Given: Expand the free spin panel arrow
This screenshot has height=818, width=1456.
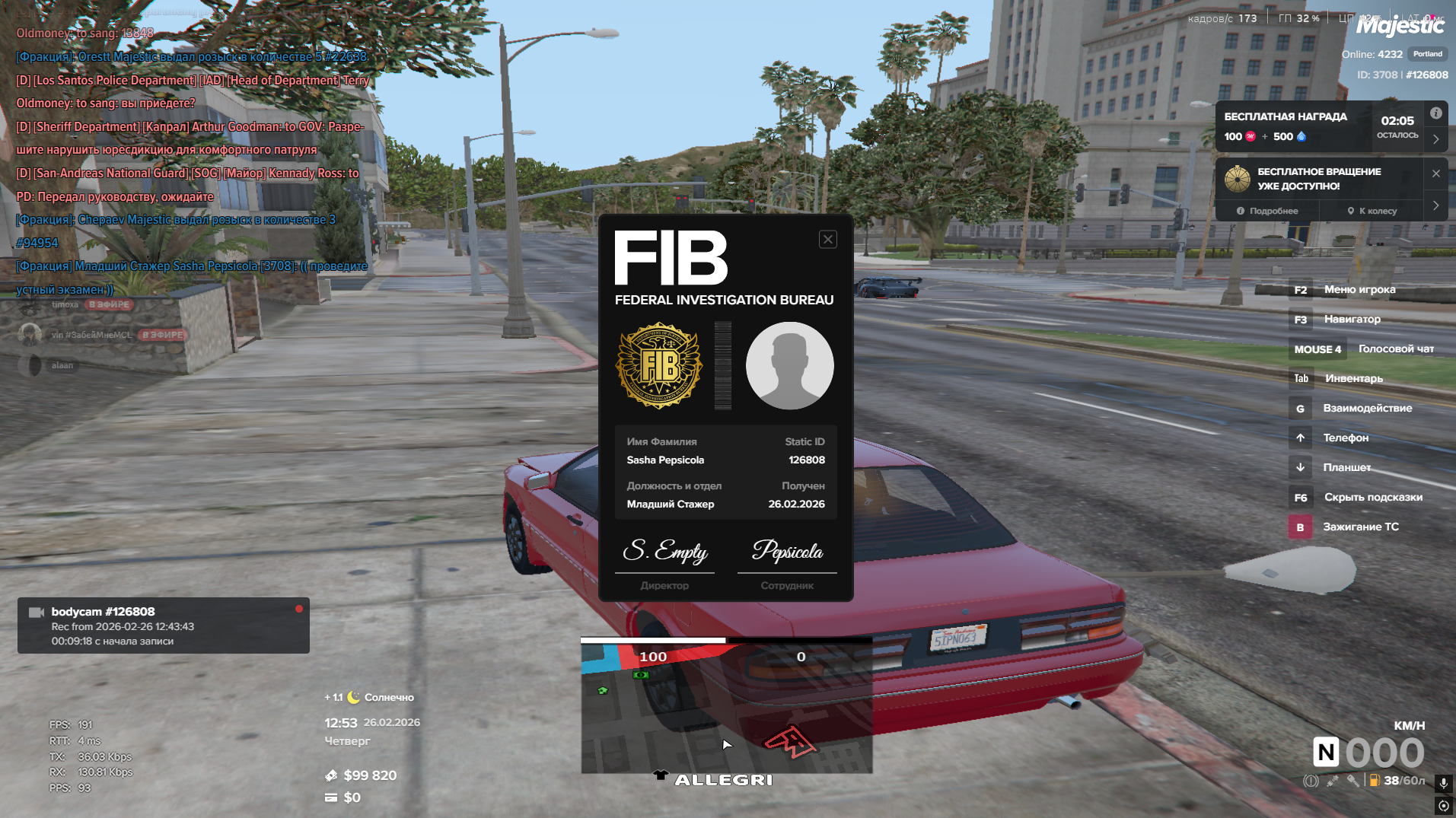Looking at the screenshot, I should click(1435, 205).
